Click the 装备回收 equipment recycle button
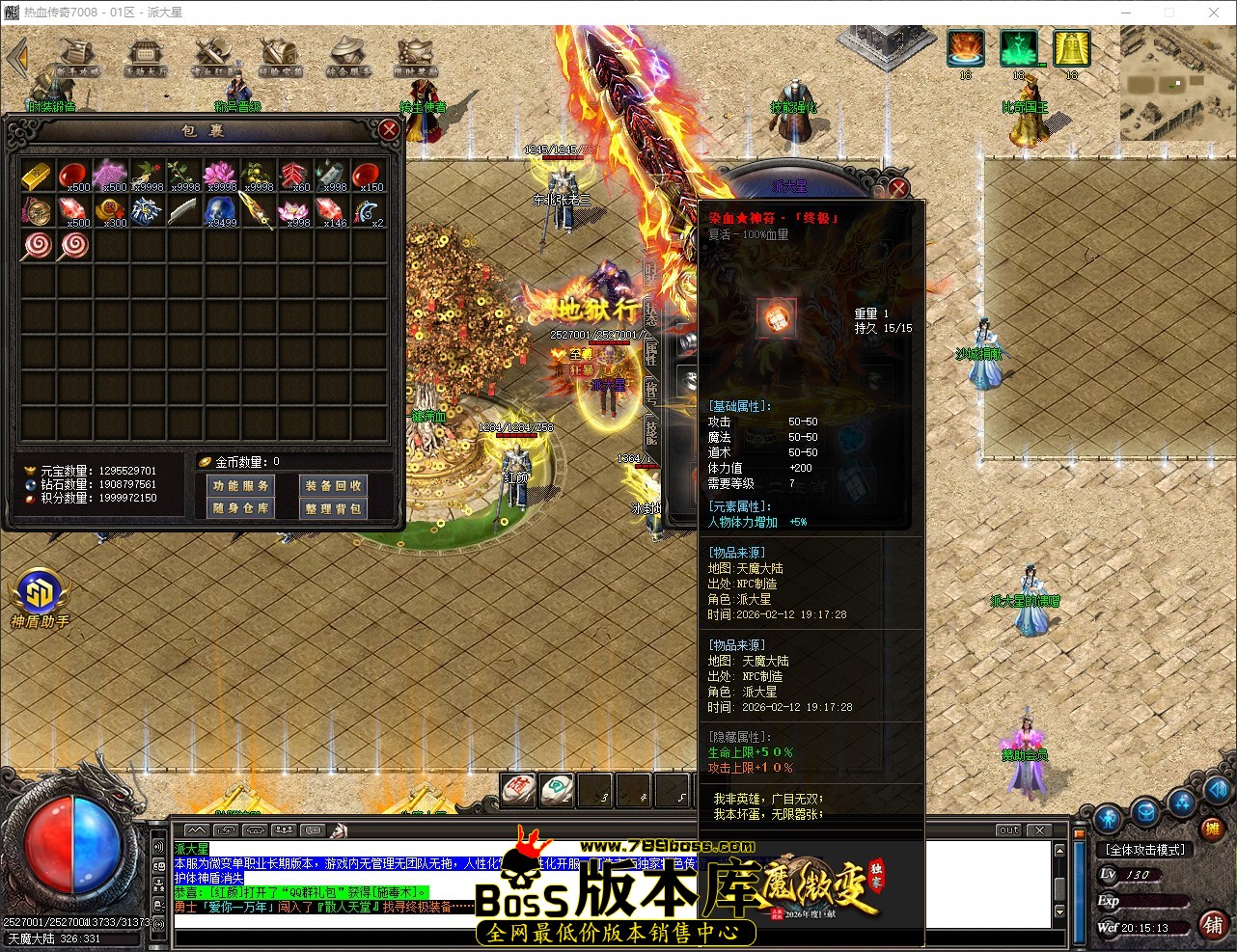The width and height of the screenshot is (1237, 952). [x=332, y=485]
